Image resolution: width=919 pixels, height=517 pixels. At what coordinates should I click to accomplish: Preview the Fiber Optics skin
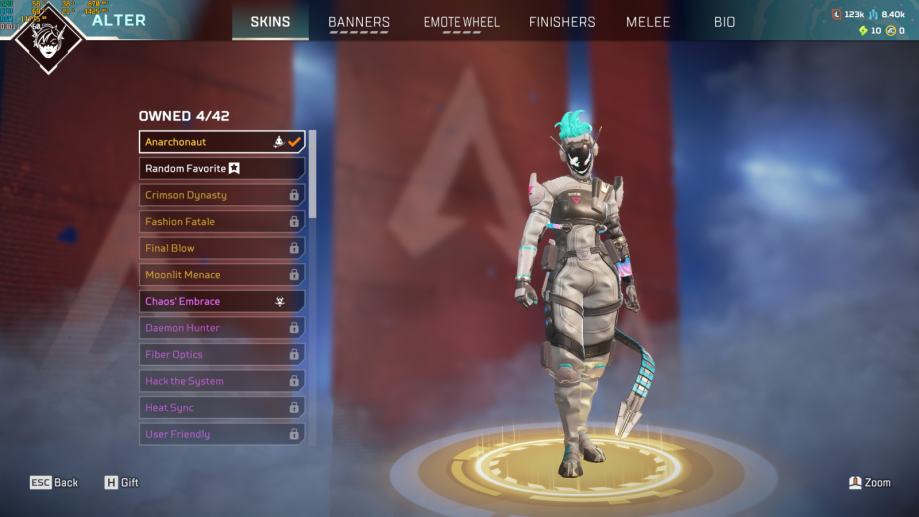pyautogui.click(x=222, y=355)
